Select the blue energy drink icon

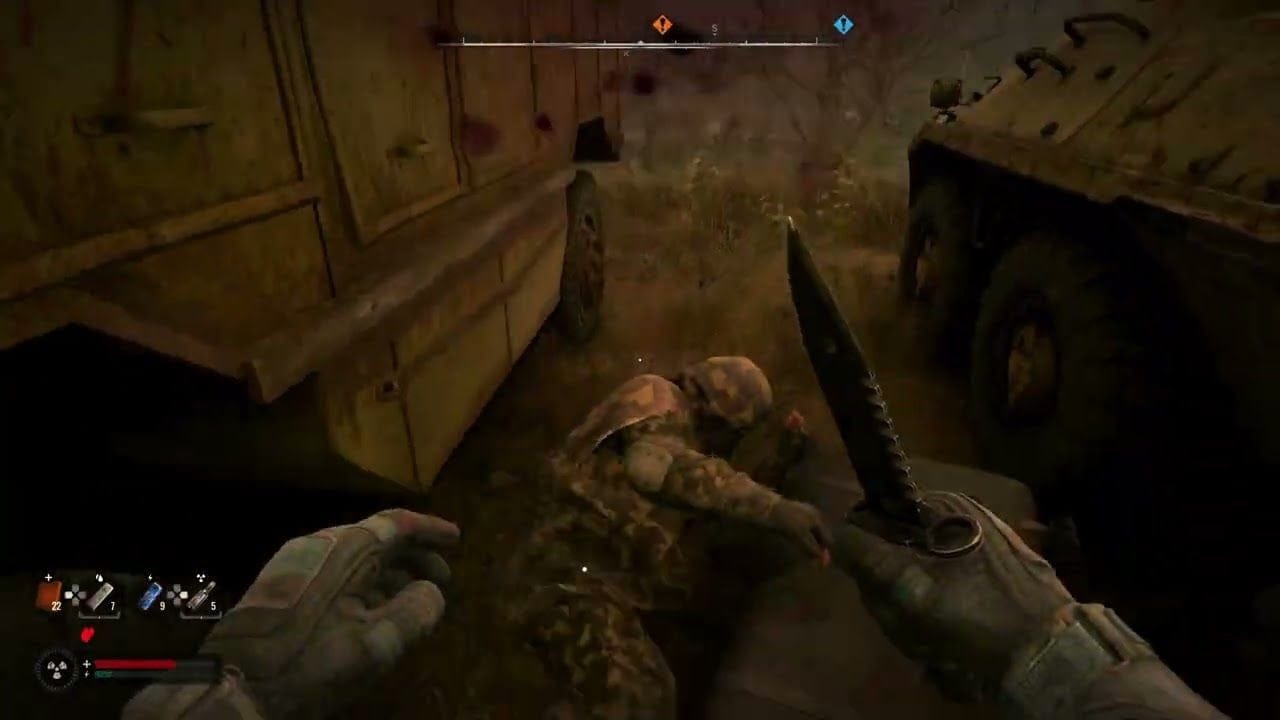(x=150, y=596)
